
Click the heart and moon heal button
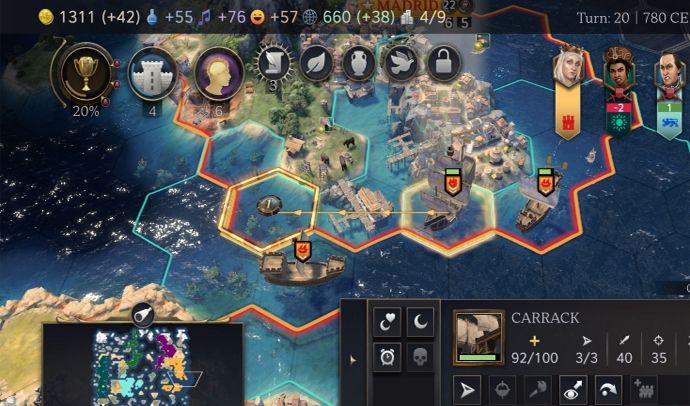coord(387,322)
